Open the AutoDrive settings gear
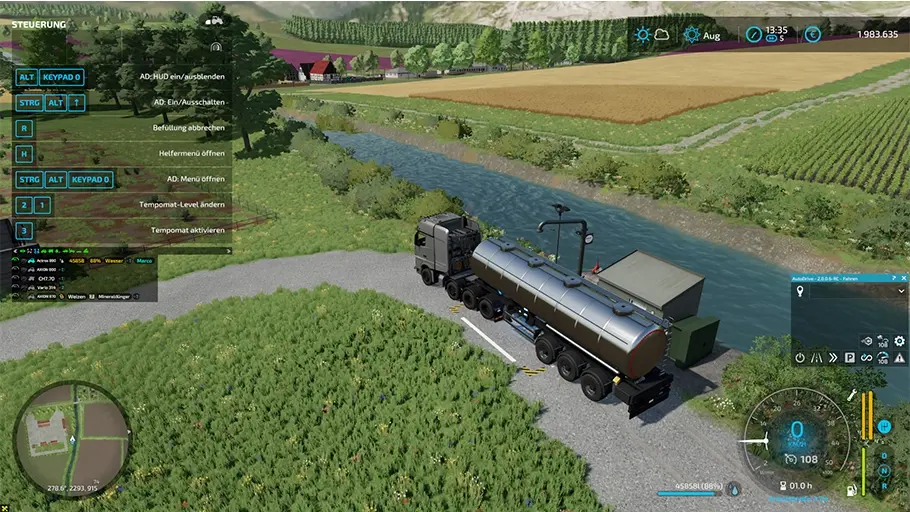 pos(899,341)
